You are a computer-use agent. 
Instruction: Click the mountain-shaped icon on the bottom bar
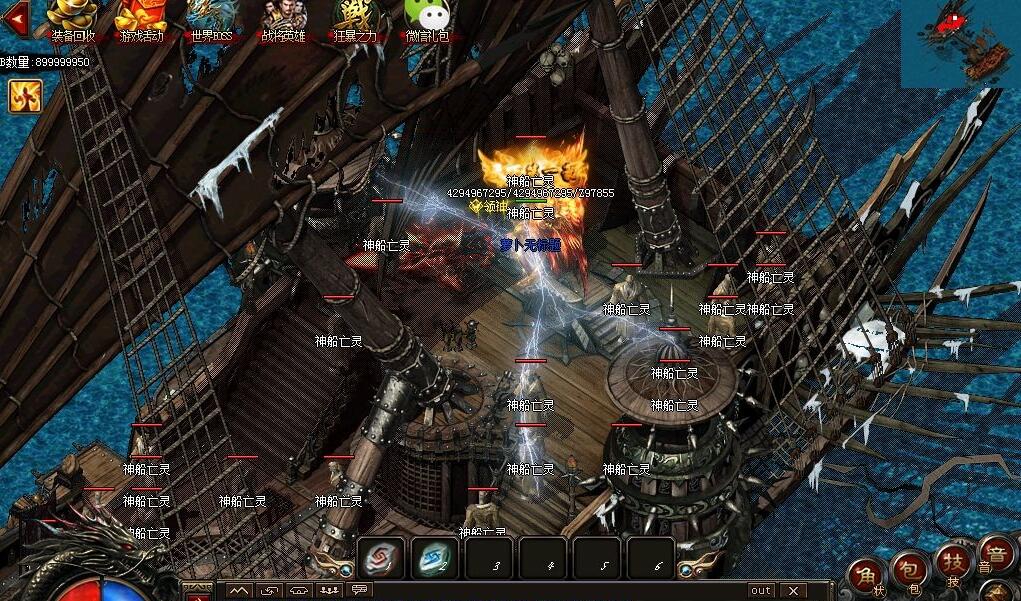point(238,590)
